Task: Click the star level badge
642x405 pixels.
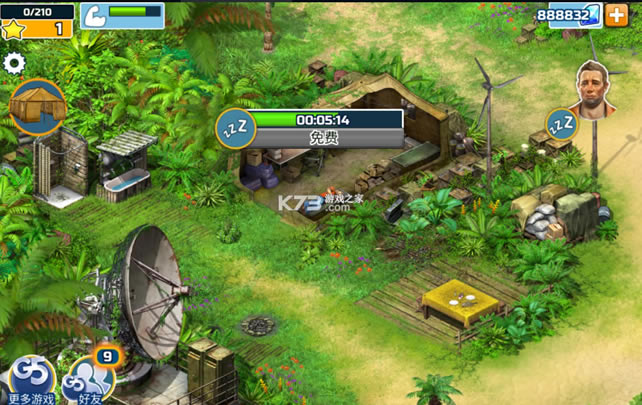Action: [x=14, y=28]
